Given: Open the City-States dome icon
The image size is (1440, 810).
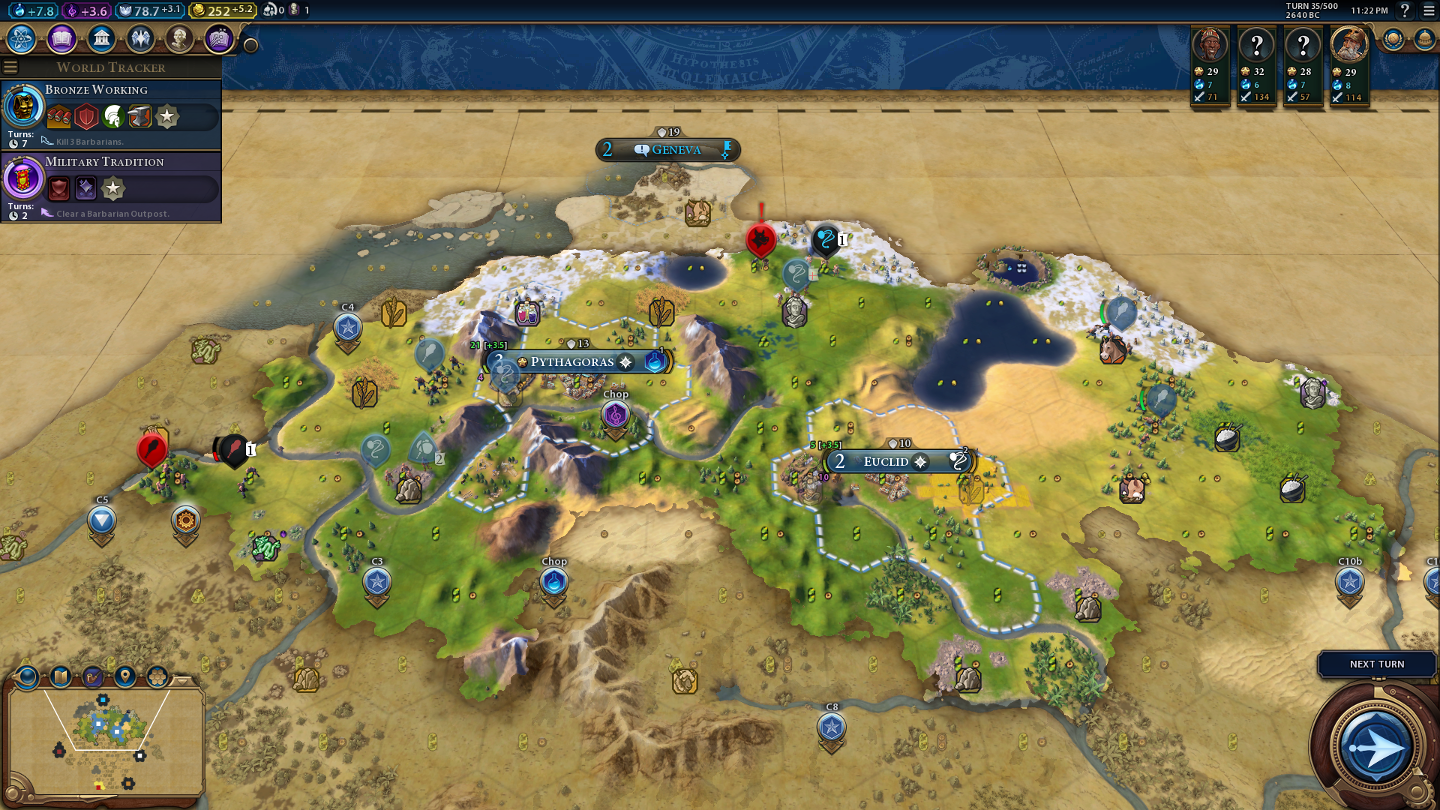Looking at the screenshot, I should click(1424, 39).
